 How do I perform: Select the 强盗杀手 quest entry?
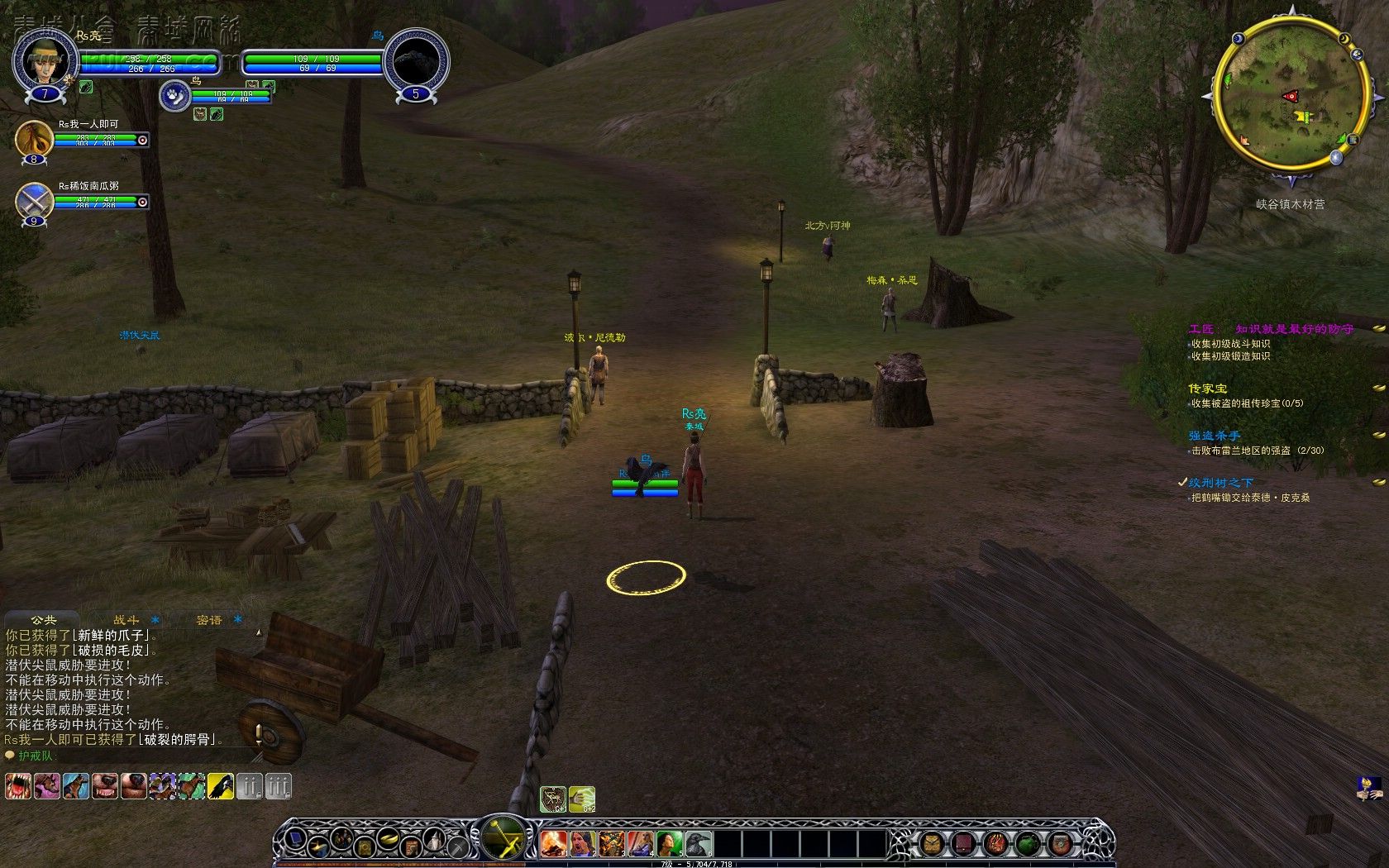1215,436
